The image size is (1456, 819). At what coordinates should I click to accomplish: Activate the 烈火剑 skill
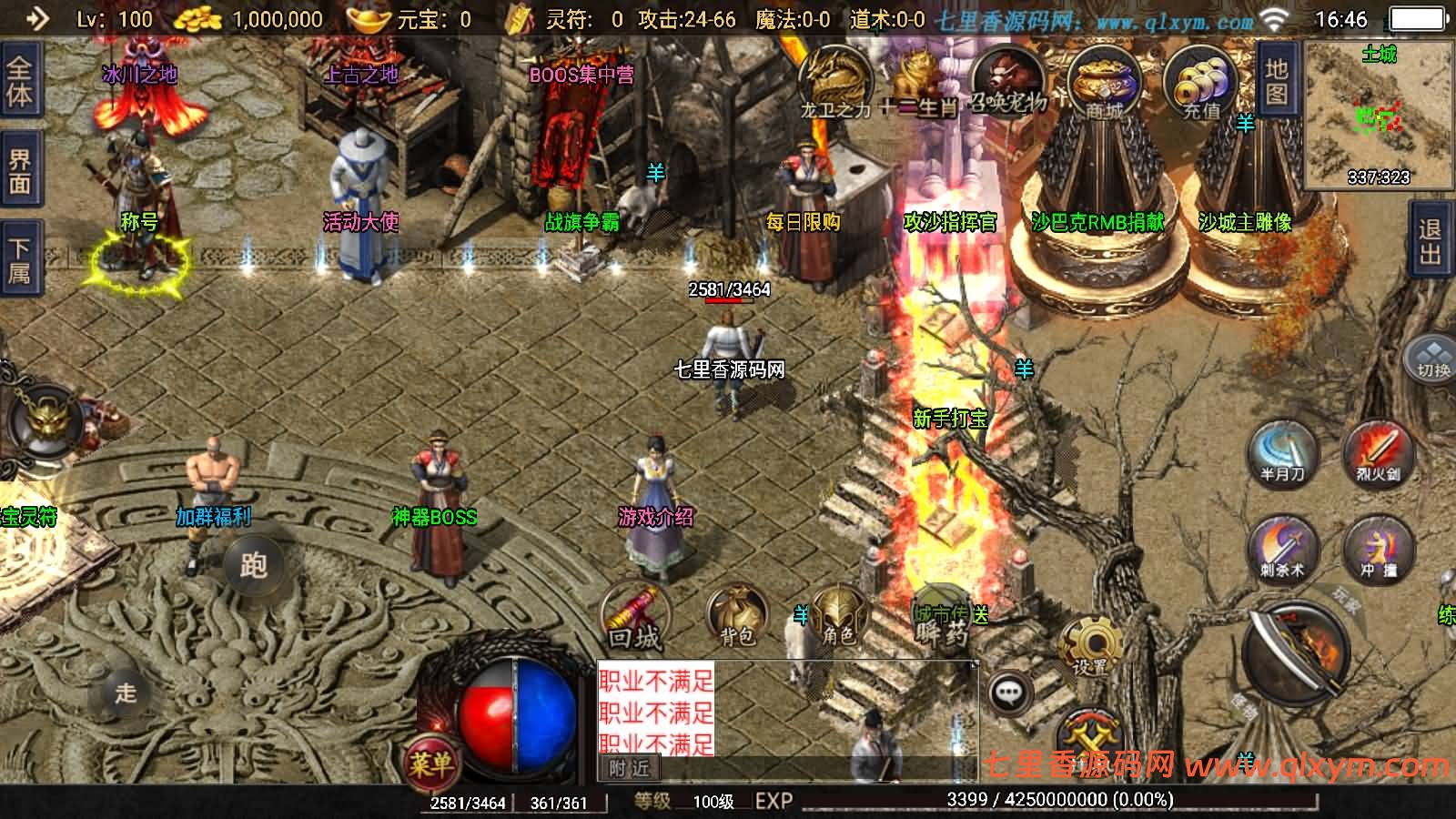(1377, 452)
